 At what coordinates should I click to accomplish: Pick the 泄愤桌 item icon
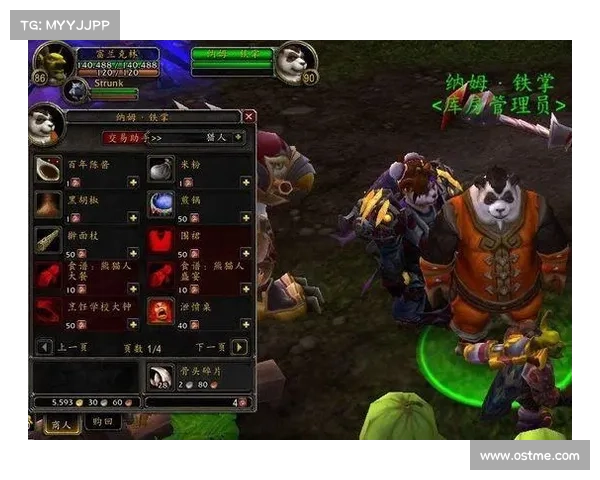[x=160, y=311]
